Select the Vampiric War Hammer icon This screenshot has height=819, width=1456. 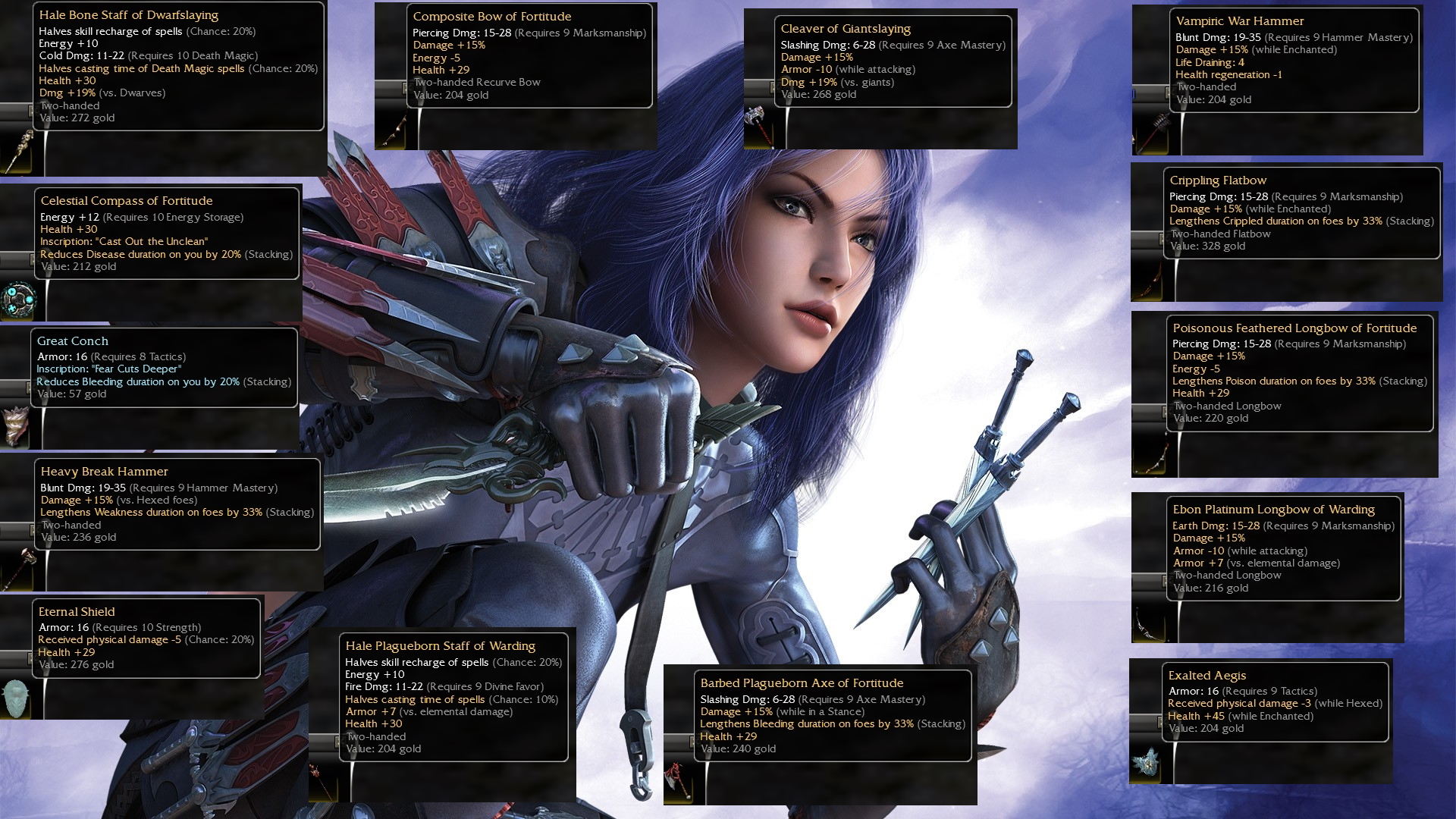tap(1150, 133)
